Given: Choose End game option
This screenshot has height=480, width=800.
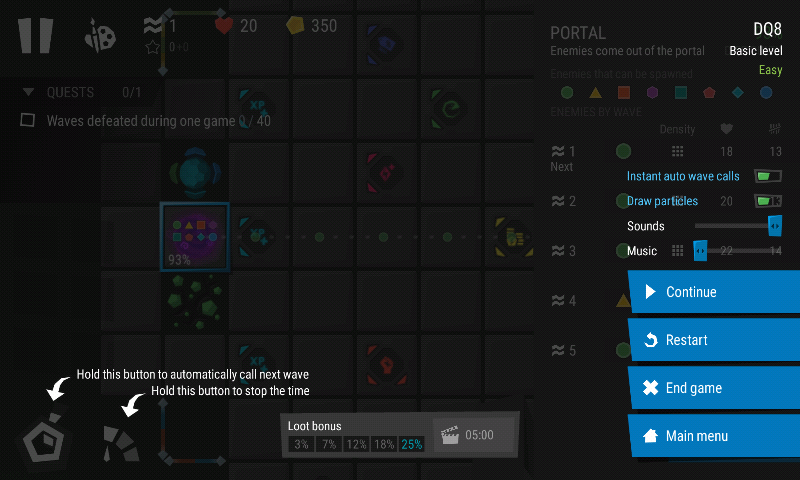Looking at the screenshot, I should pos(714,388).
